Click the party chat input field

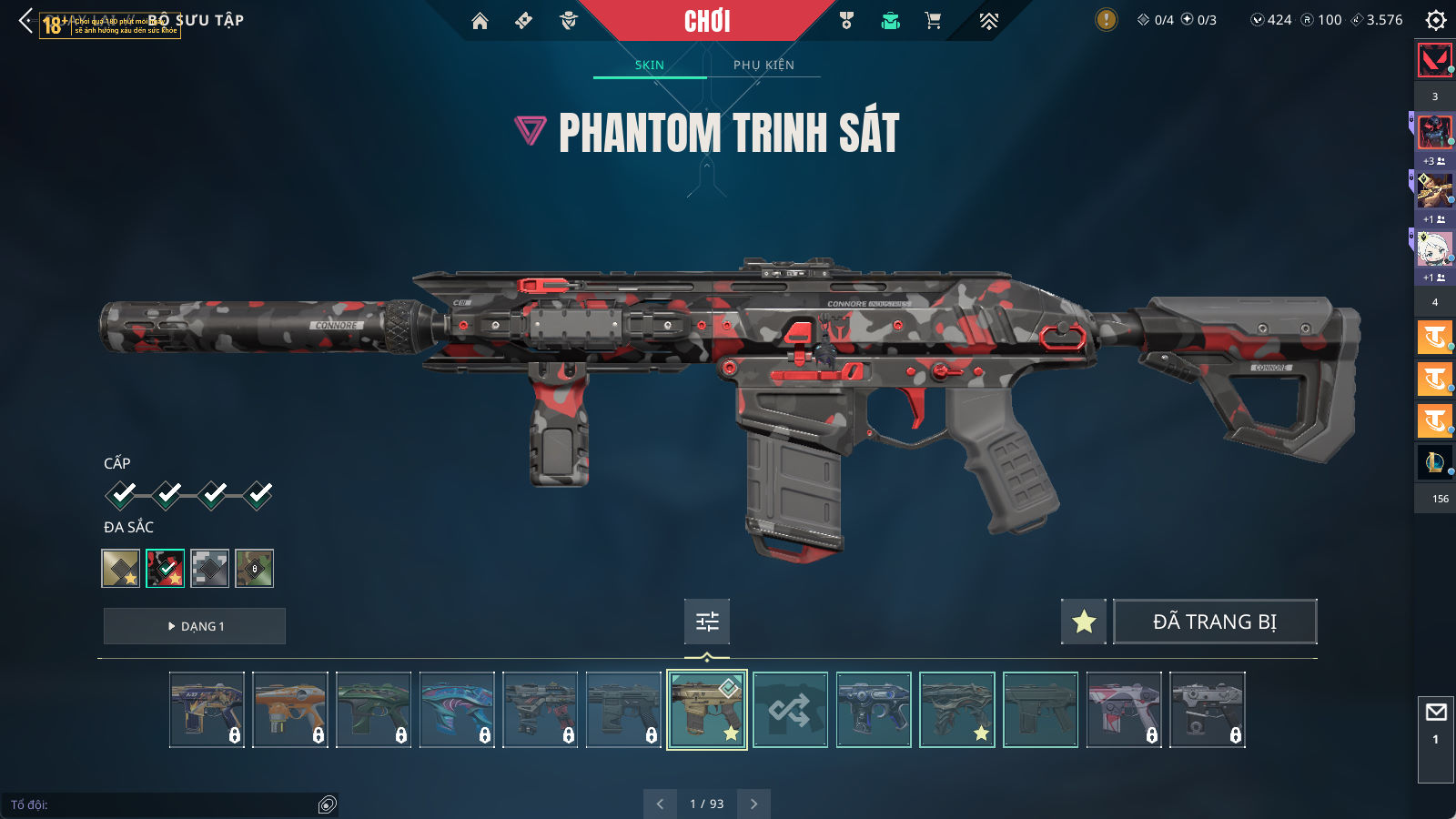point(164,804)
